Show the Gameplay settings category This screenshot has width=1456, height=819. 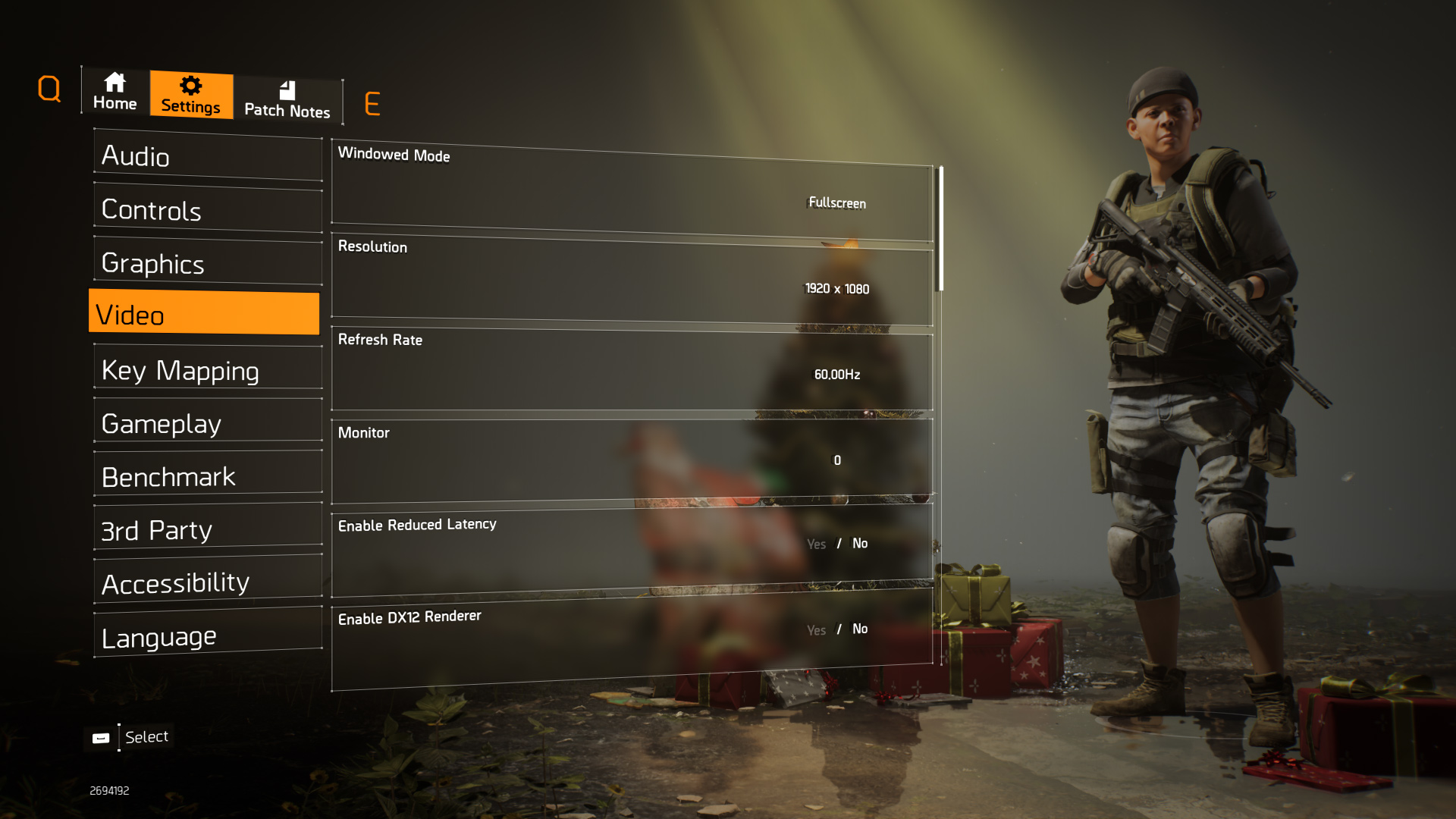pyautogui.click(x=208, y=423)
